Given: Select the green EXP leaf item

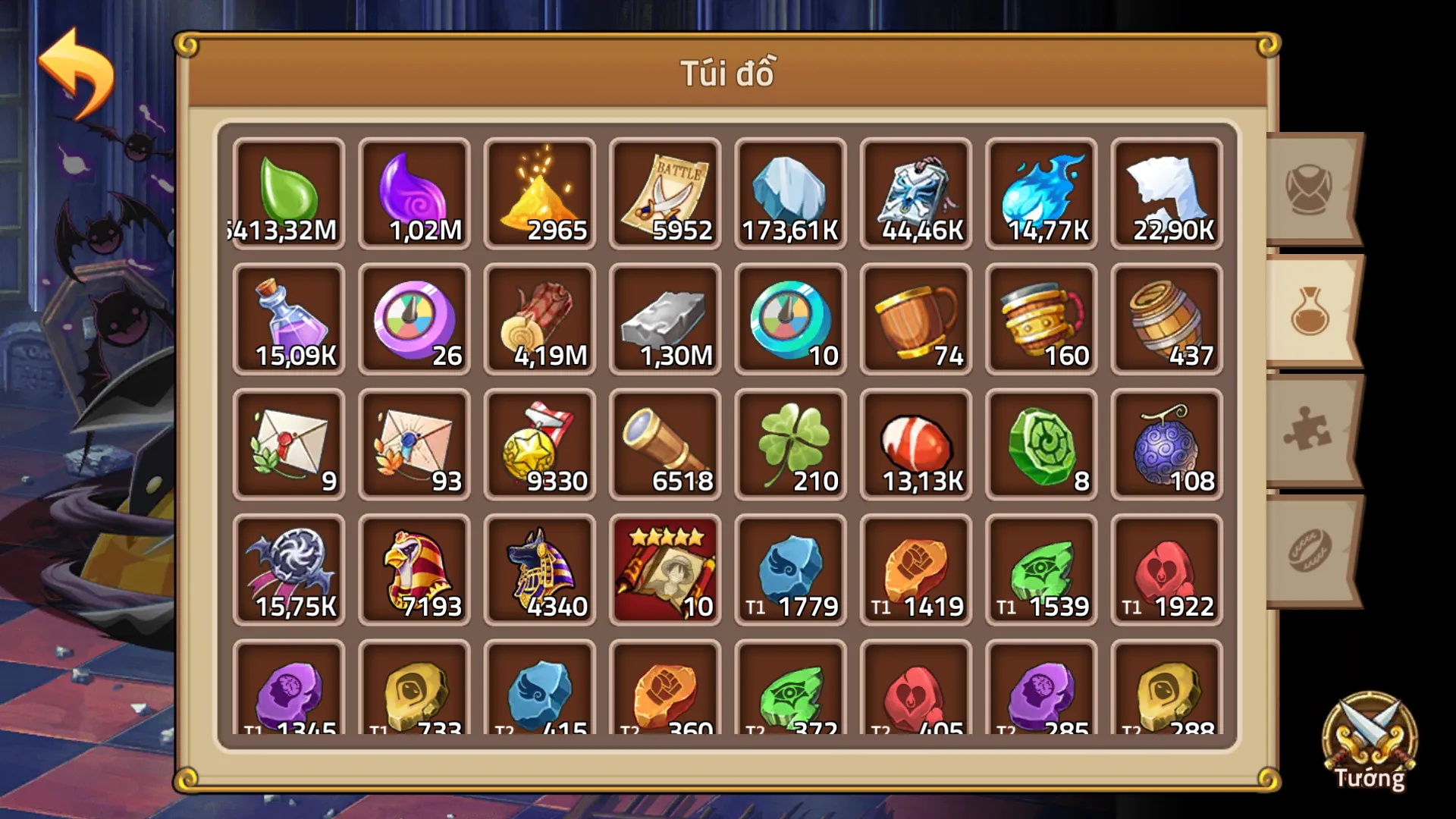Looking at the screenshot, I should click(288, 190).
